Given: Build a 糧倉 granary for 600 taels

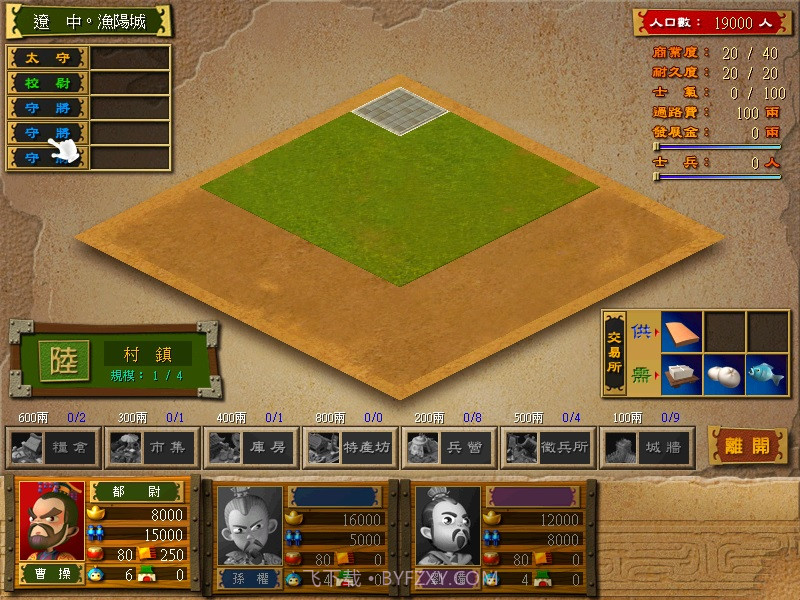Looking at the screenshot, I should [54, 447].
